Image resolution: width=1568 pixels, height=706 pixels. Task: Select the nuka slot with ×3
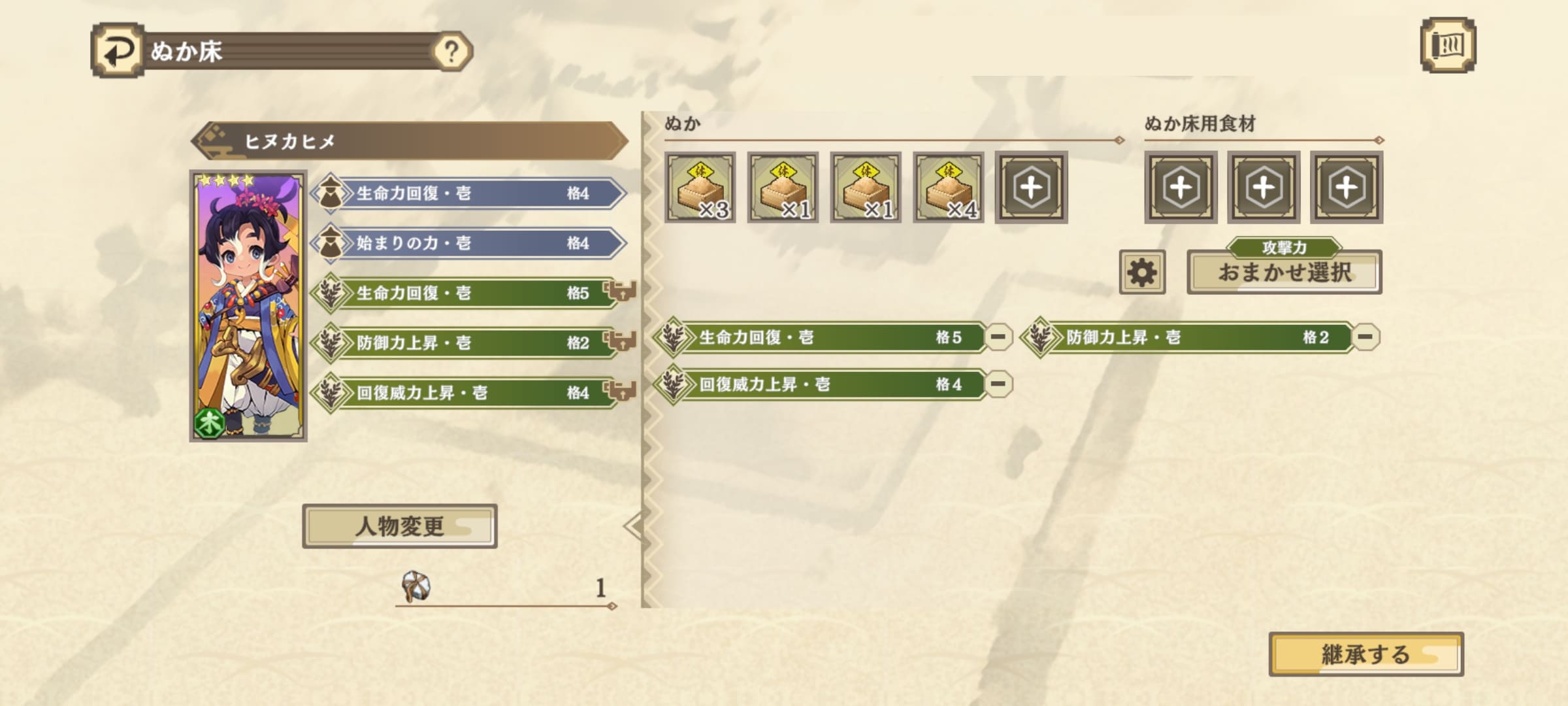pos(700,188)
